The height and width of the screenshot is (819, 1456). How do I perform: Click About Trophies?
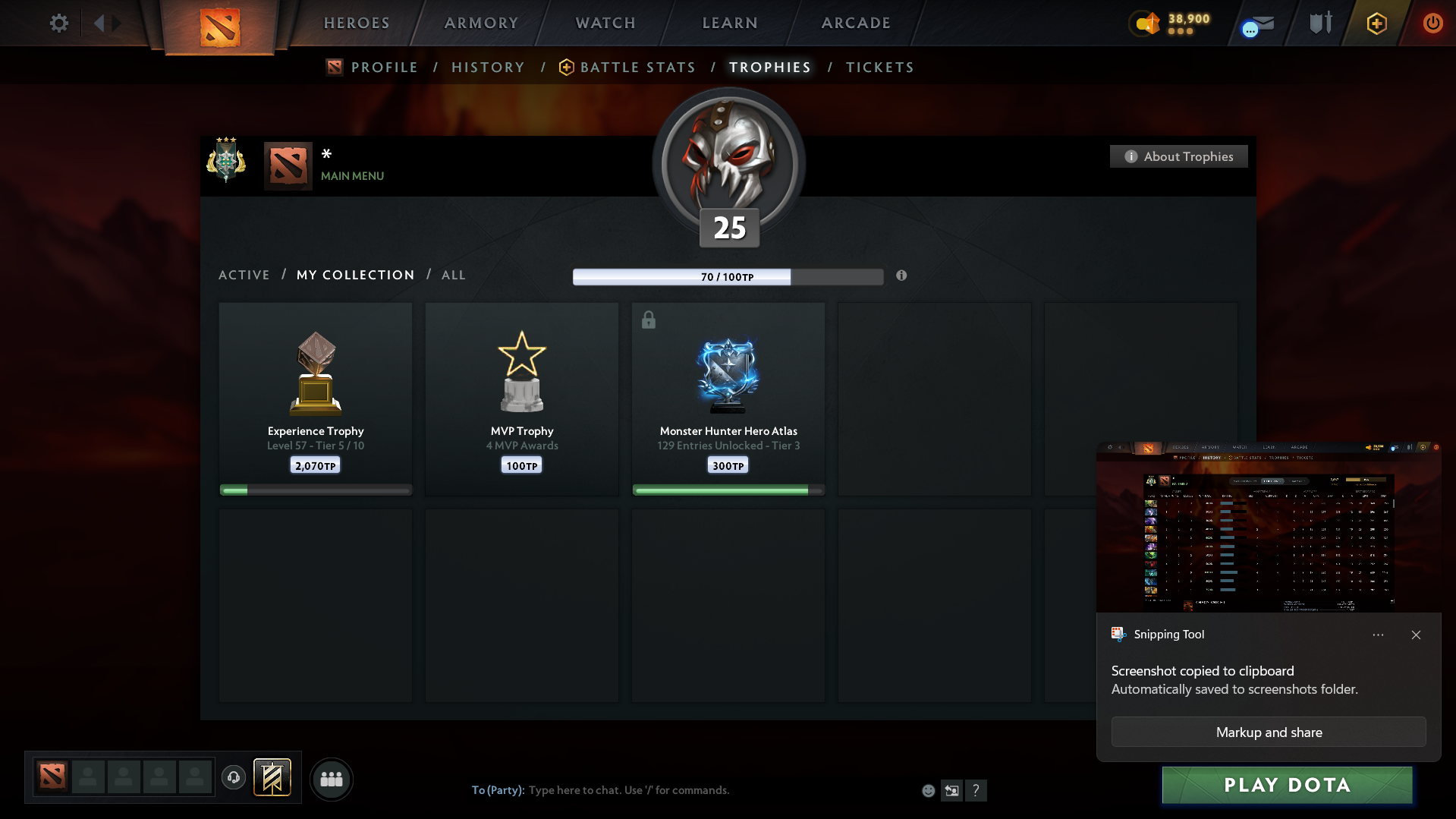[x=1178, y=156]
